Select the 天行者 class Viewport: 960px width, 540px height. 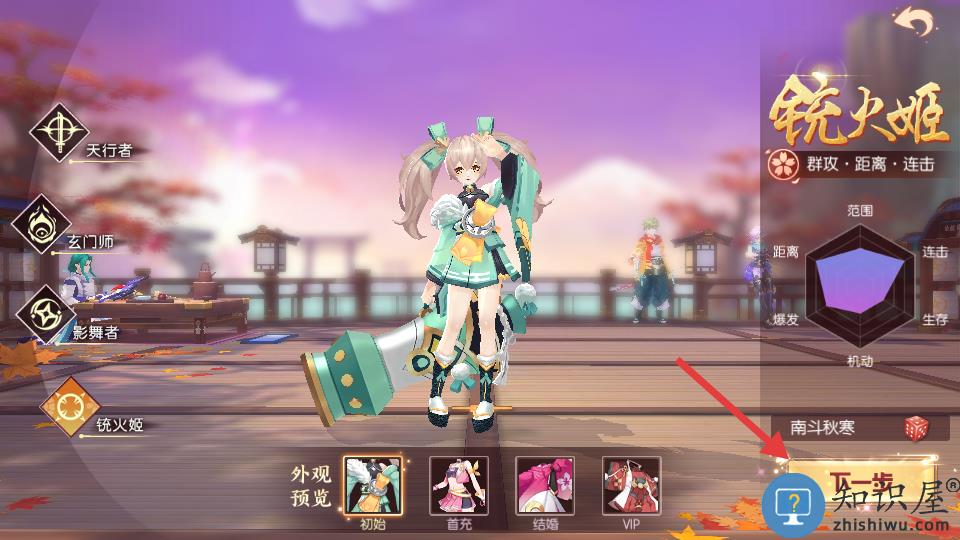[60, 132]
